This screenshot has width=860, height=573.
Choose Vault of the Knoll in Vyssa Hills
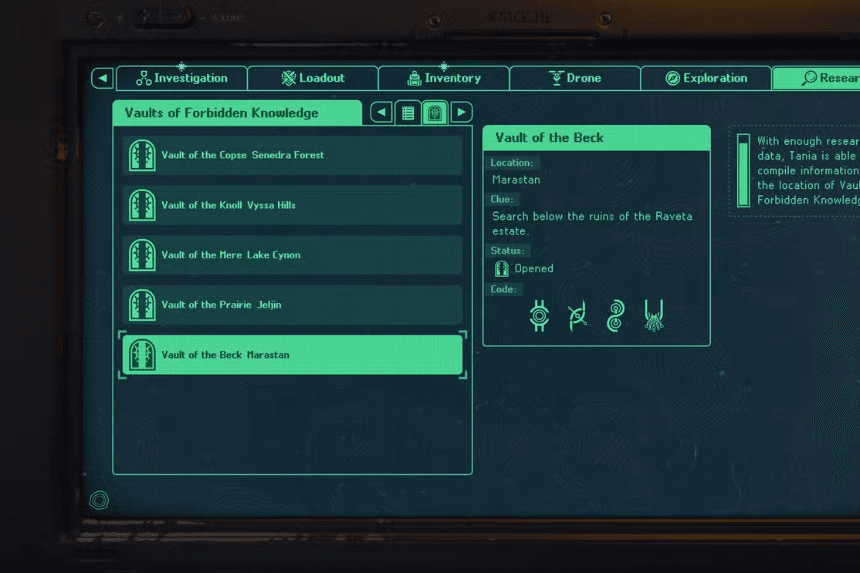(x=292, y=205)
